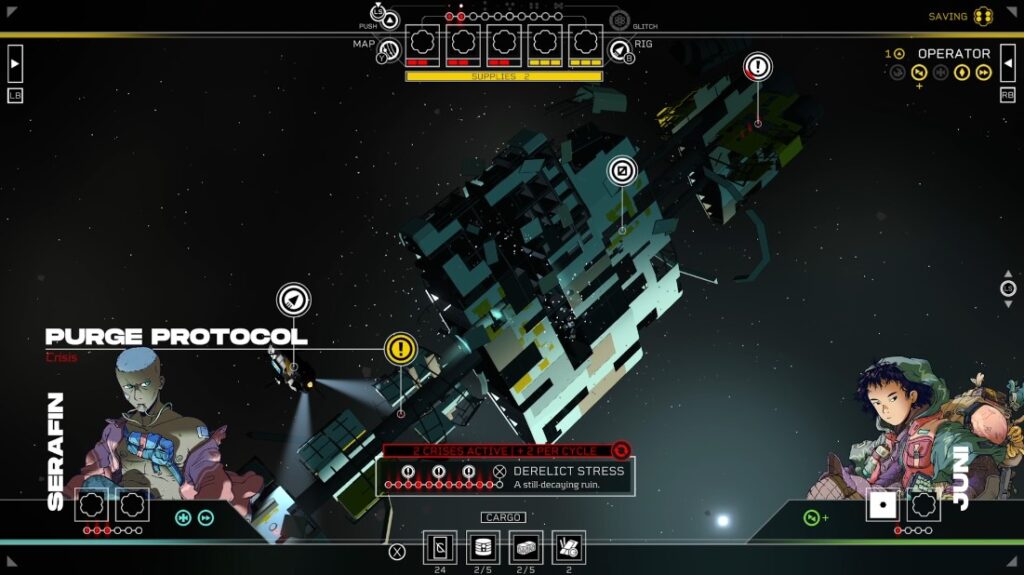Use the Push button

point(390,19)
